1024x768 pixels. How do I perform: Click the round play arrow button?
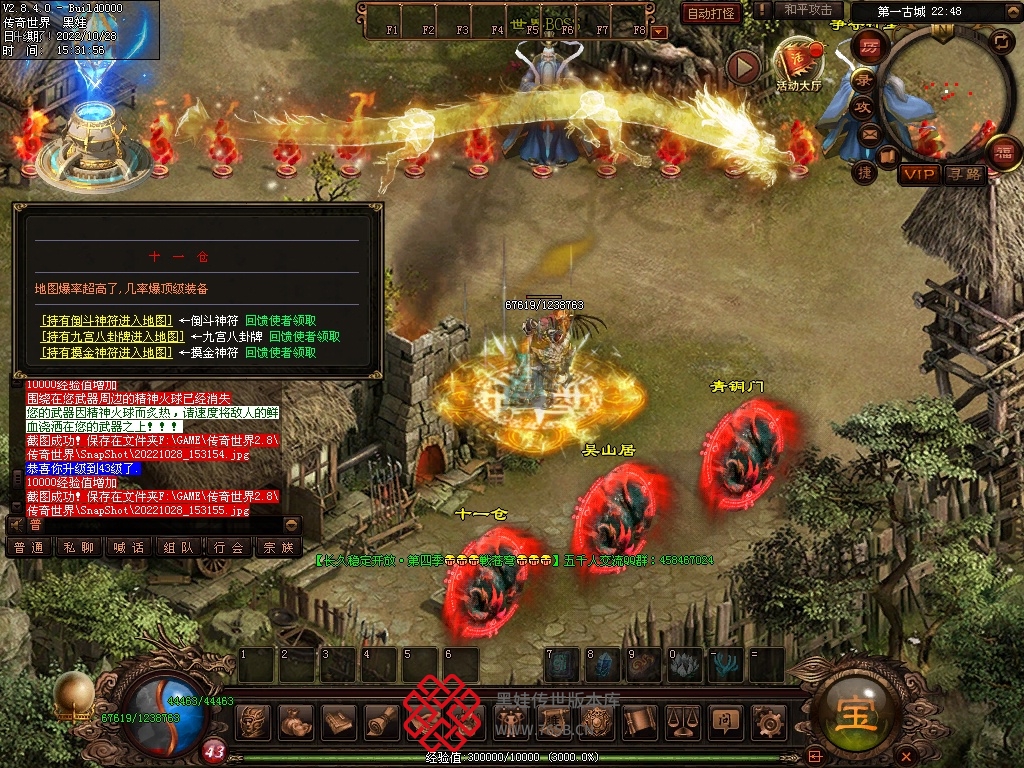(x=743, y=67)
